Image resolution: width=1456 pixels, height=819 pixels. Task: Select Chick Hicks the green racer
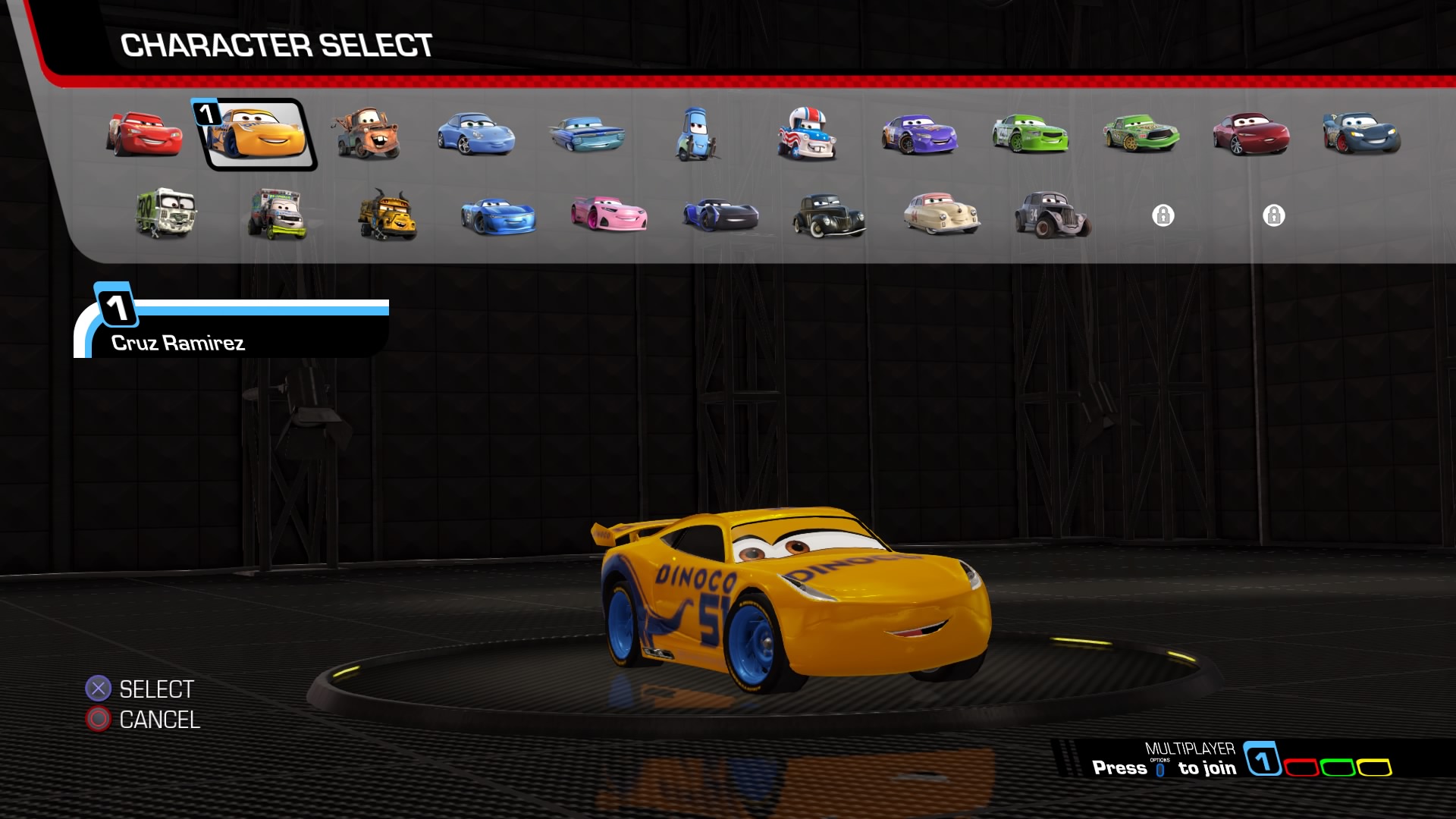click(x=1141, y=134)
